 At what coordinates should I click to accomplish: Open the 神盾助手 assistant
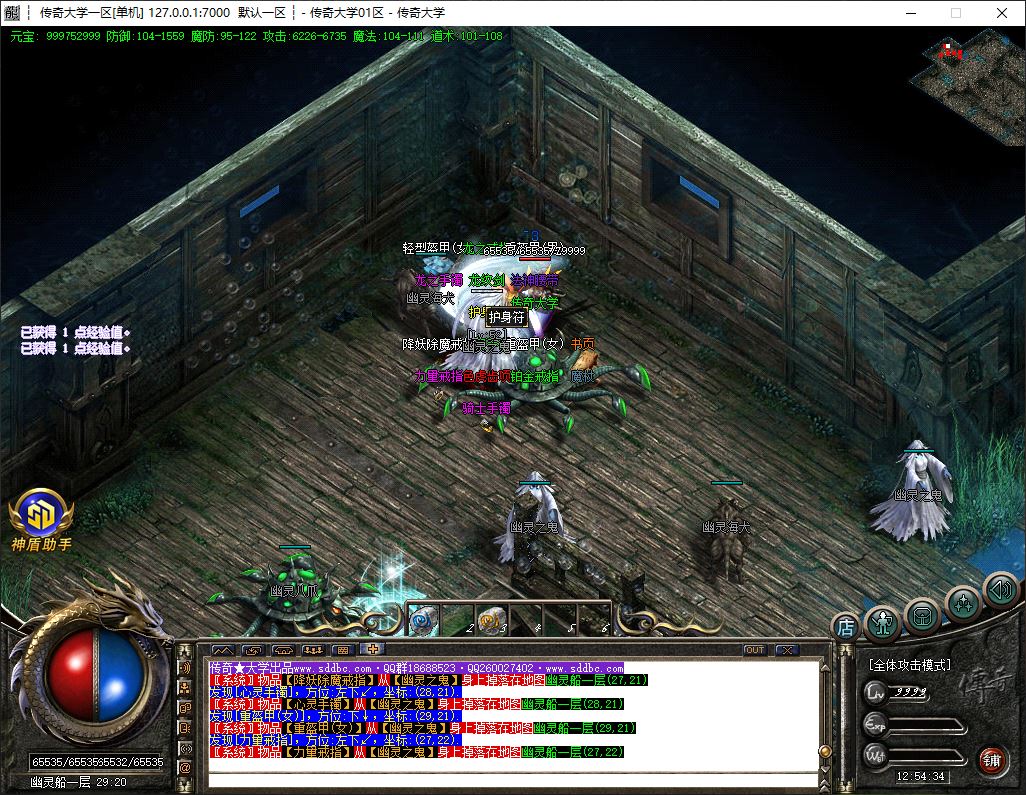(41, 517)
